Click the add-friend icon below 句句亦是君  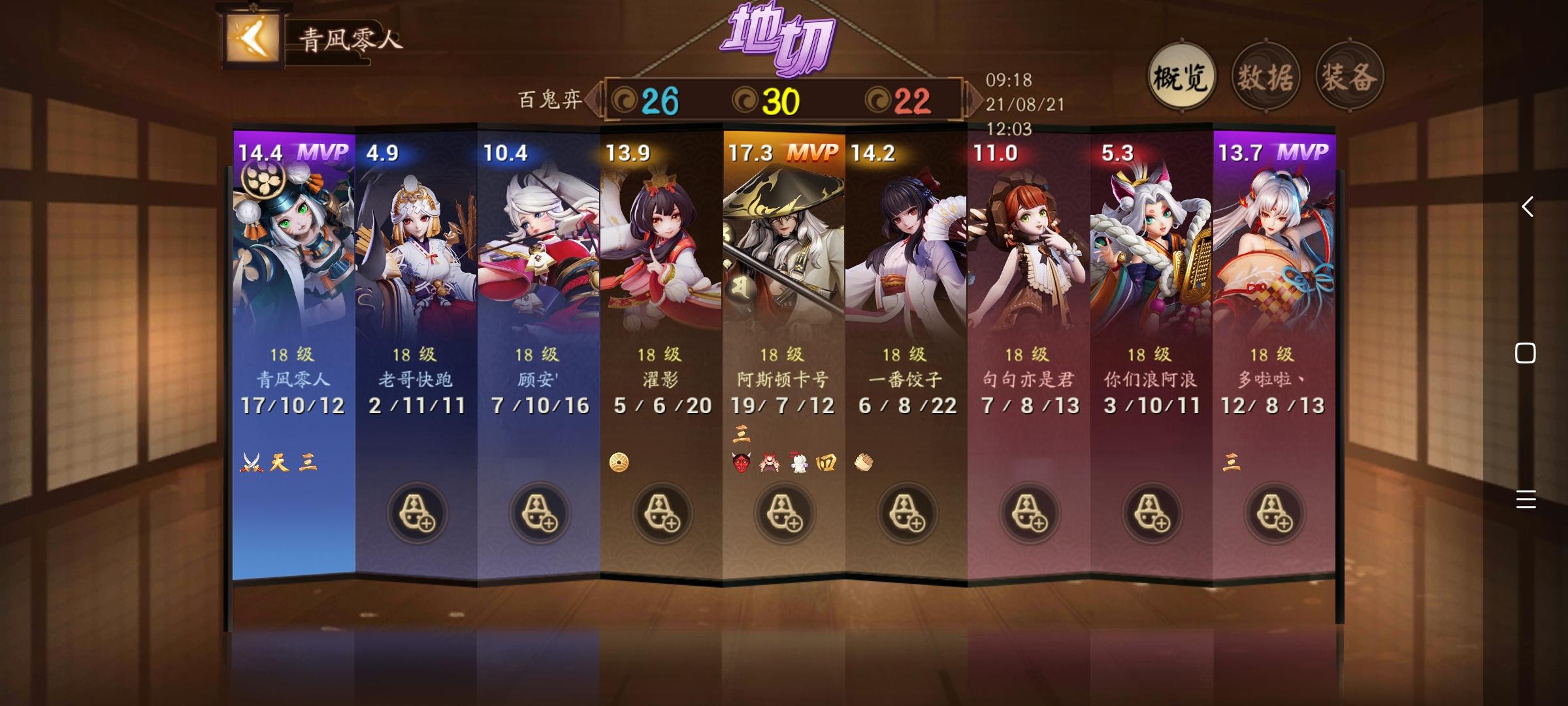pos(1030,514)
